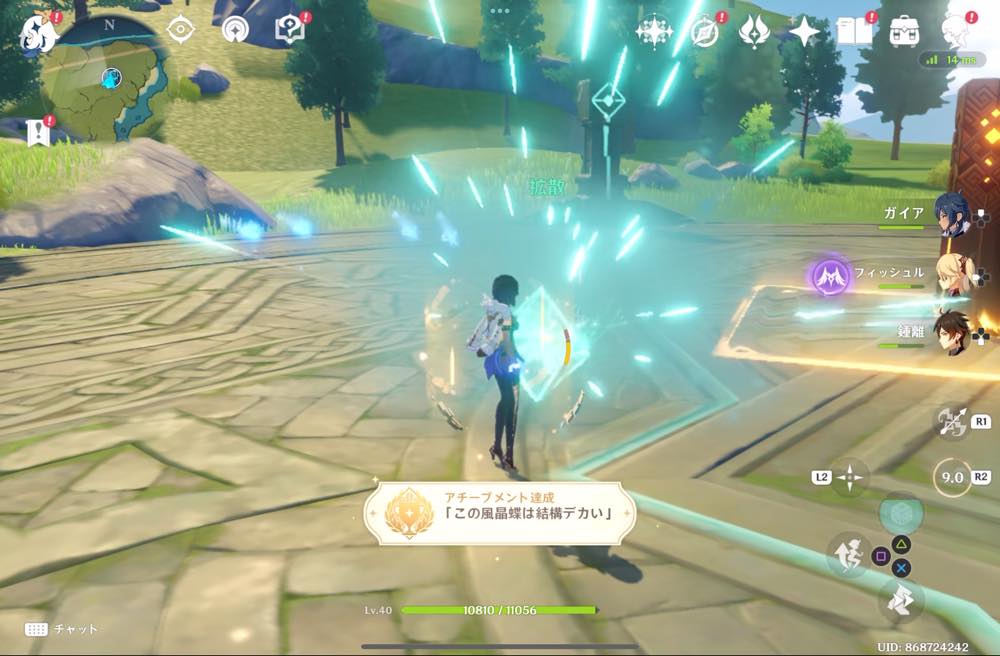Click the eye-shaped tracking icon beside the minimap
The width and height of the screenshot is (1000, 656).
point(180,30)
